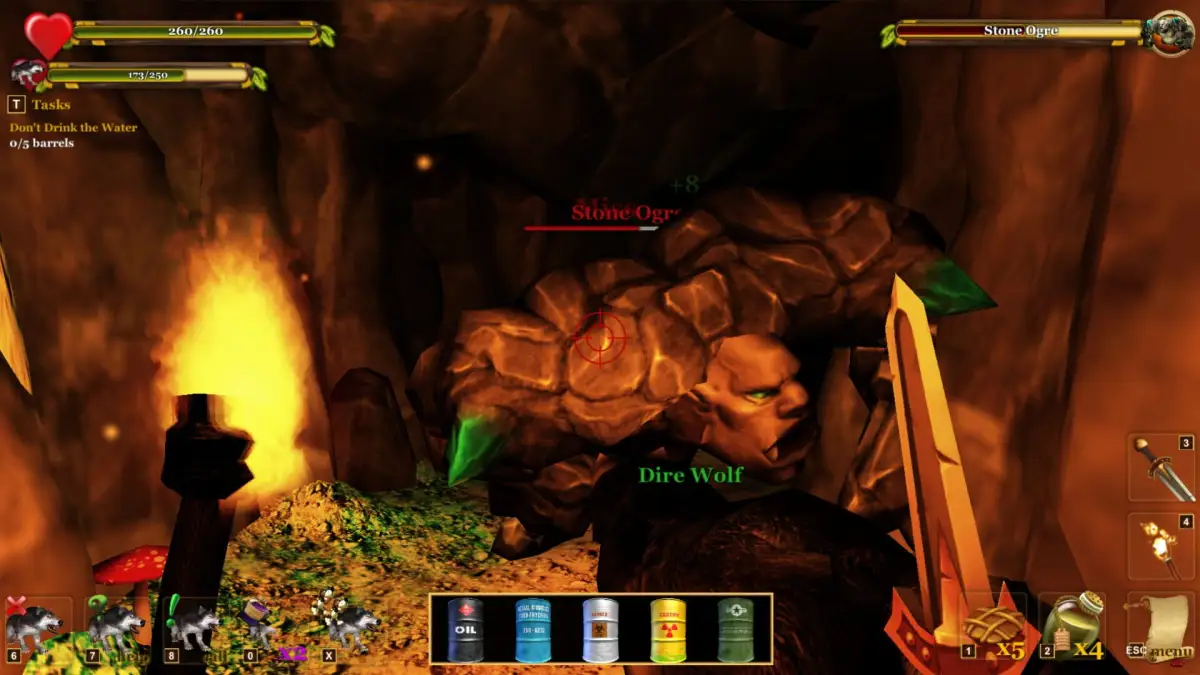
Task: Equip the flaming torch slot
Action: tap(1161, 546)
